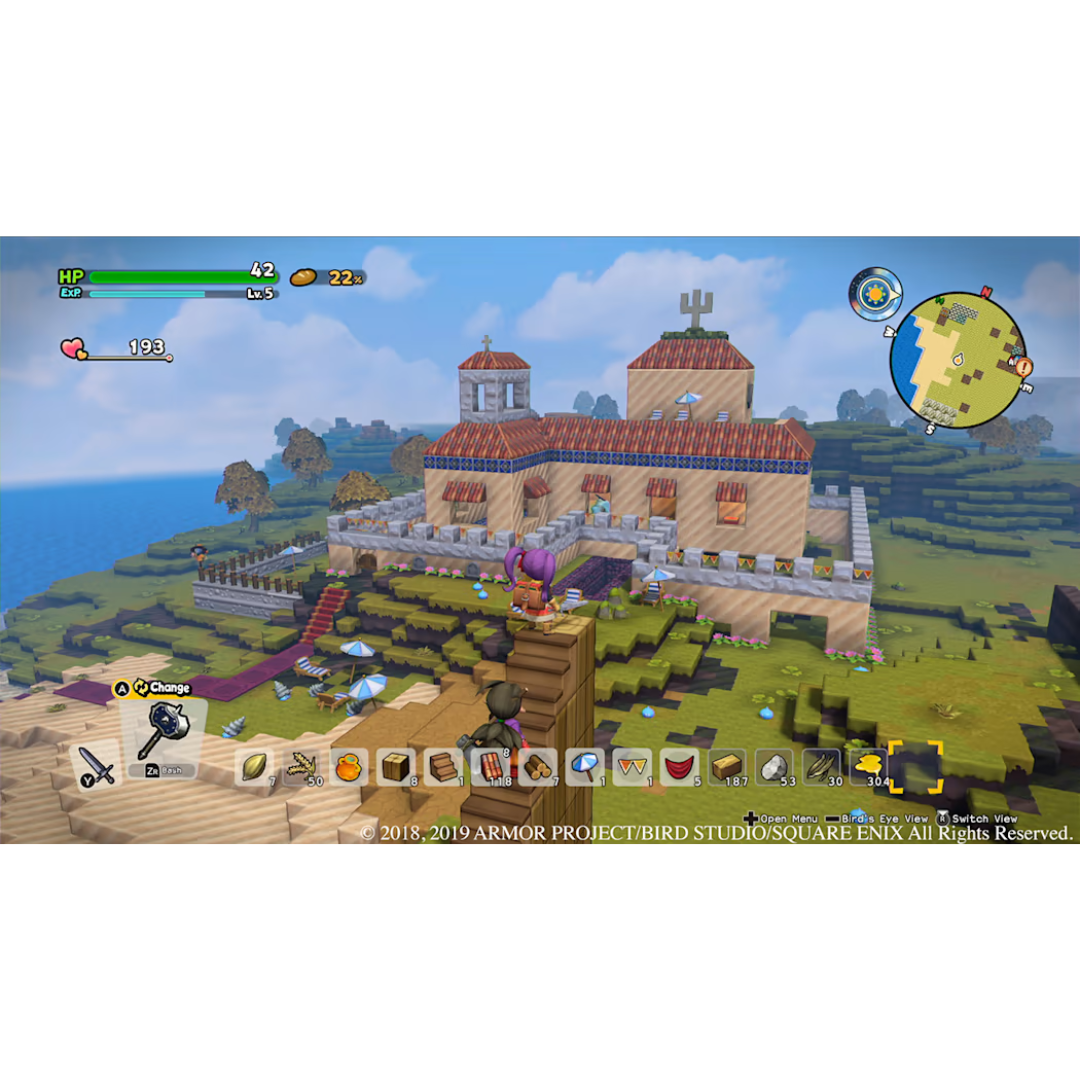Select the seed item in the hotbar

click(x=255, y=767)
